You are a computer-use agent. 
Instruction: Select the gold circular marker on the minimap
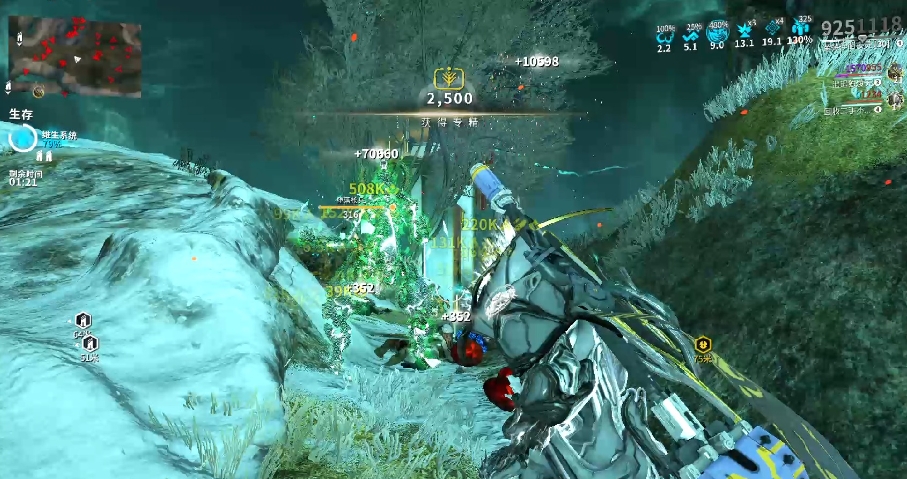coord(38,92)
